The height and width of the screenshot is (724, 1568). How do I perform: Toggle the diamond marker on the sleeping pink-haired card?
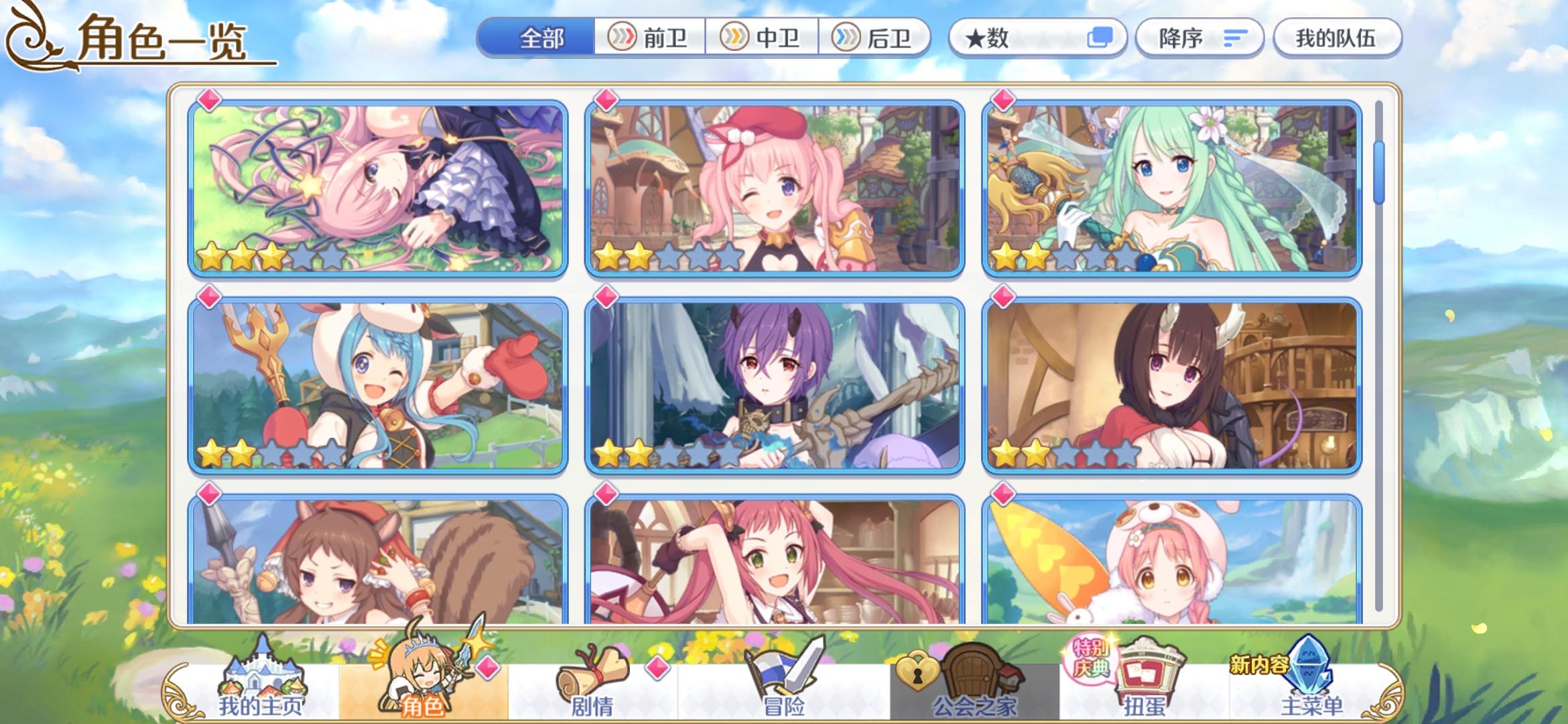[x=209, y=102]
